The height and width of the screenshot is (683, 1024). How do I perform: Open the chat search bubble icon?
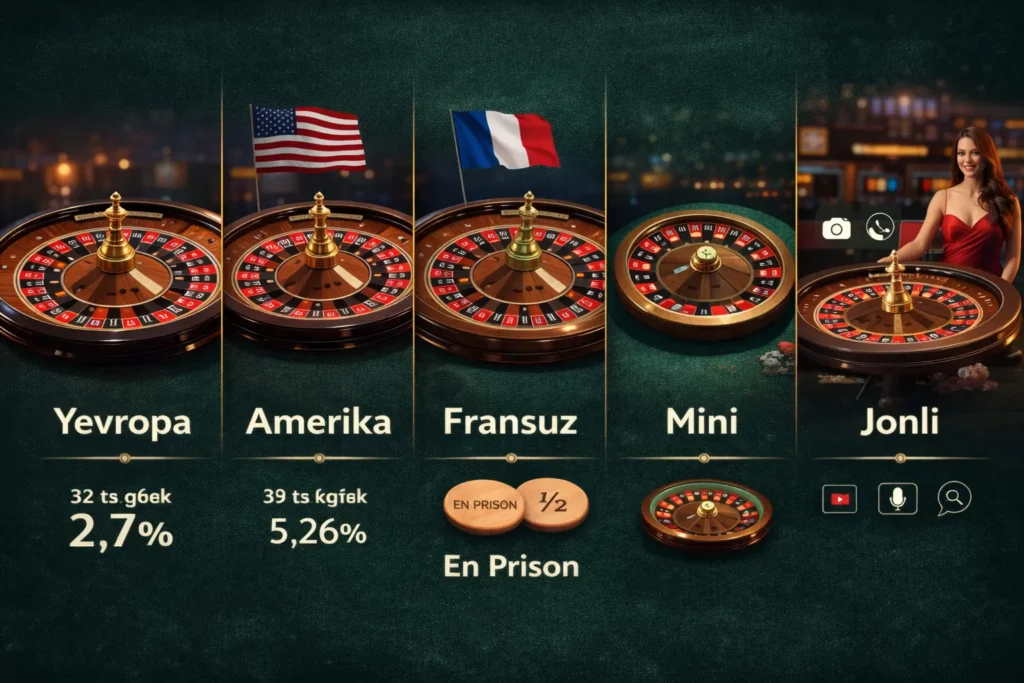coord(953,498)
